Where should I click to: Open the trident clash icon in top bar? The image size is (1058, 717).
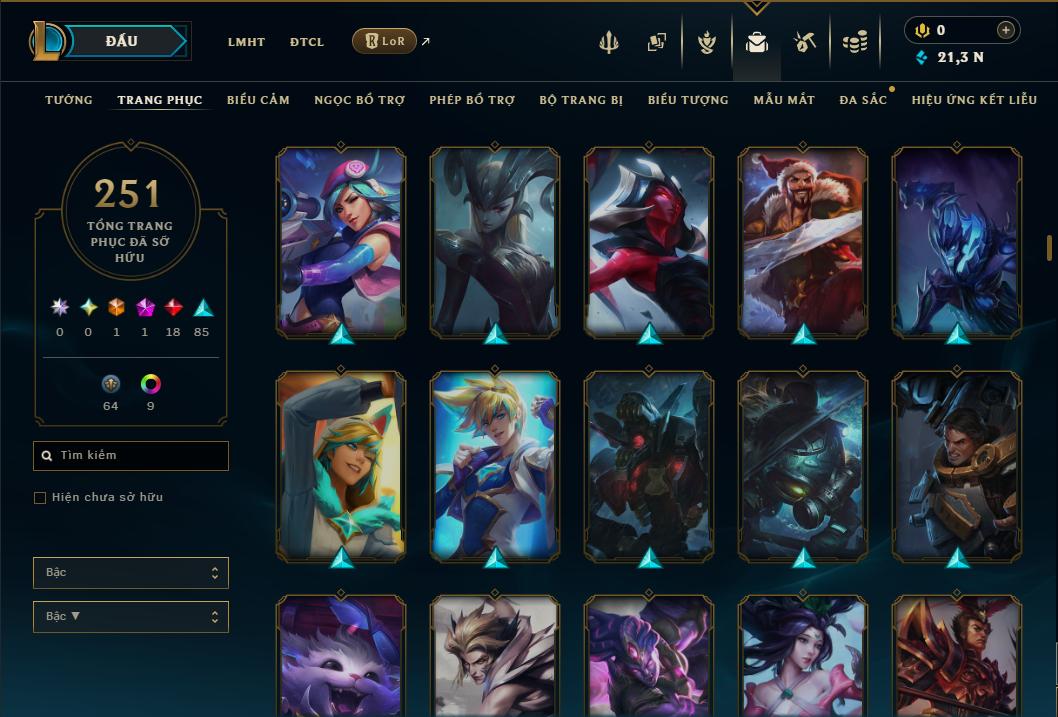tap(609, 42)
